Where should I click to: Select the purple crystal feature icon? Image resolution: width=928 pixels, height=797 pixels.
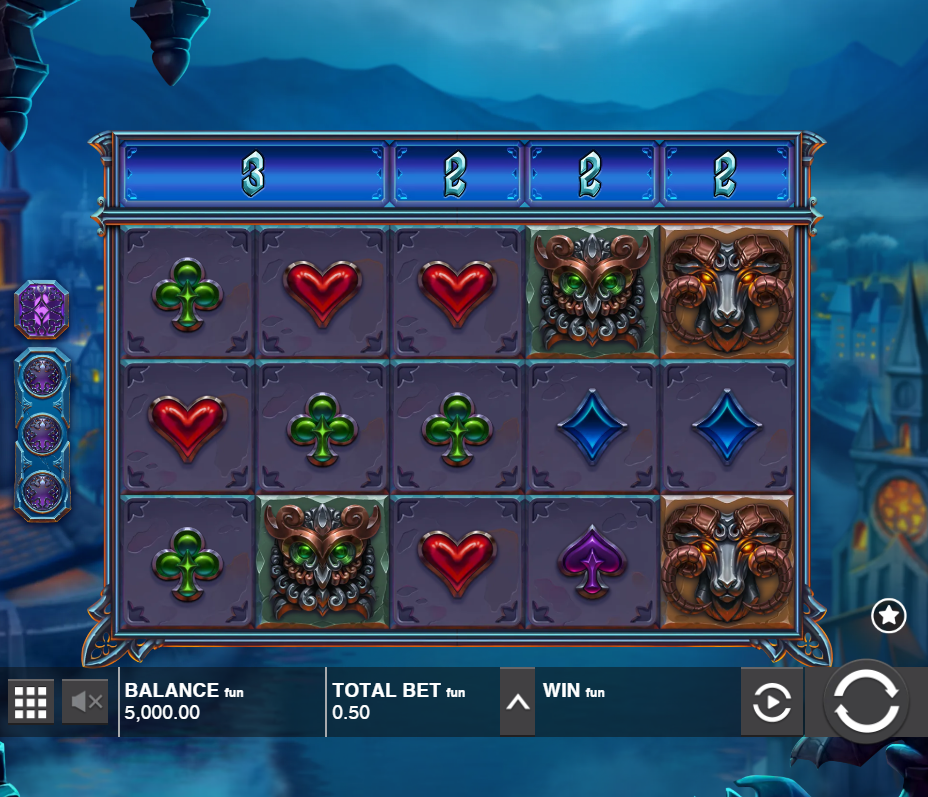pyautogui.click(x=42, y=310)
